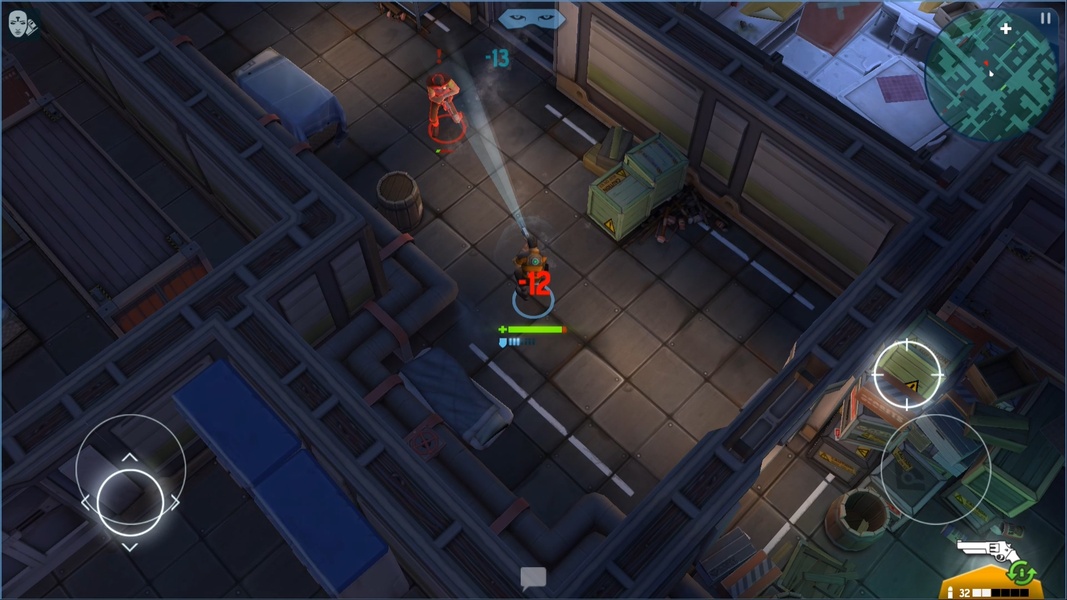Switch weapon with the revolver icon

coord(984,550)
